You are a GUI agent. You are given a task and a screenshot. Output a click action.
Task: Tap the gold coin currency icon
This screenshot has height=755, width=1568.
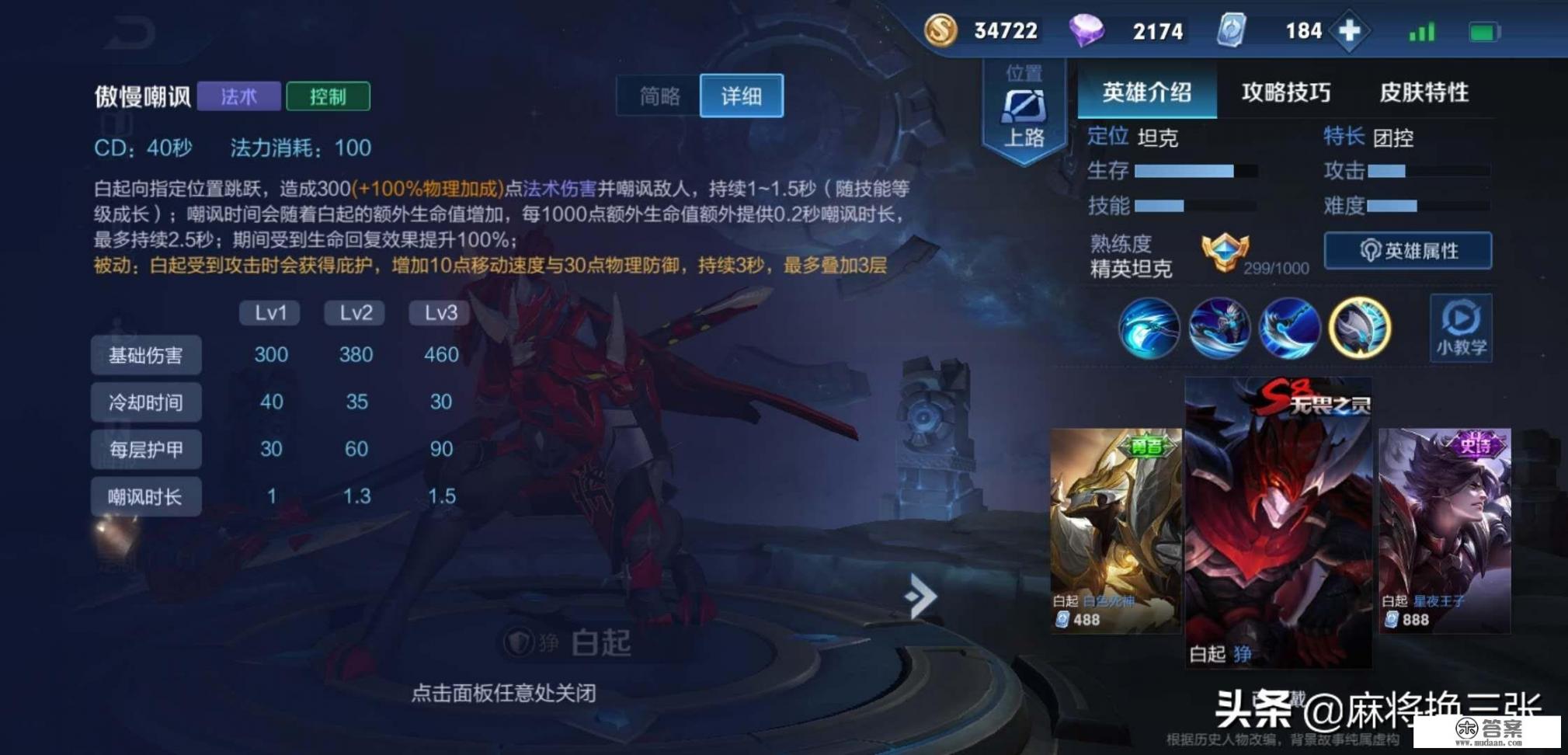tap(940, 31)
